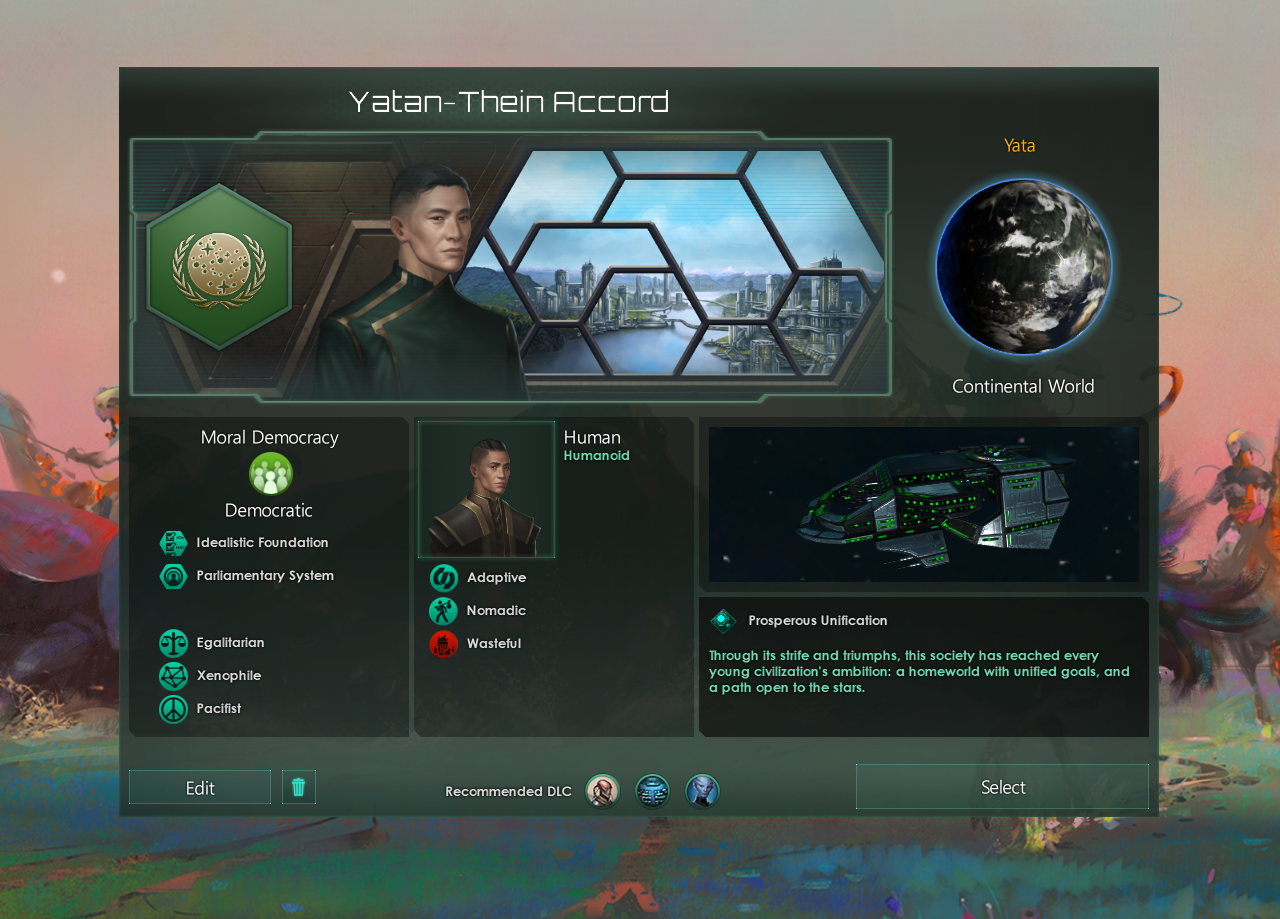Show the Egalitarian ethic icon
Screen dimensions: 1280x919
pos(174,643)
